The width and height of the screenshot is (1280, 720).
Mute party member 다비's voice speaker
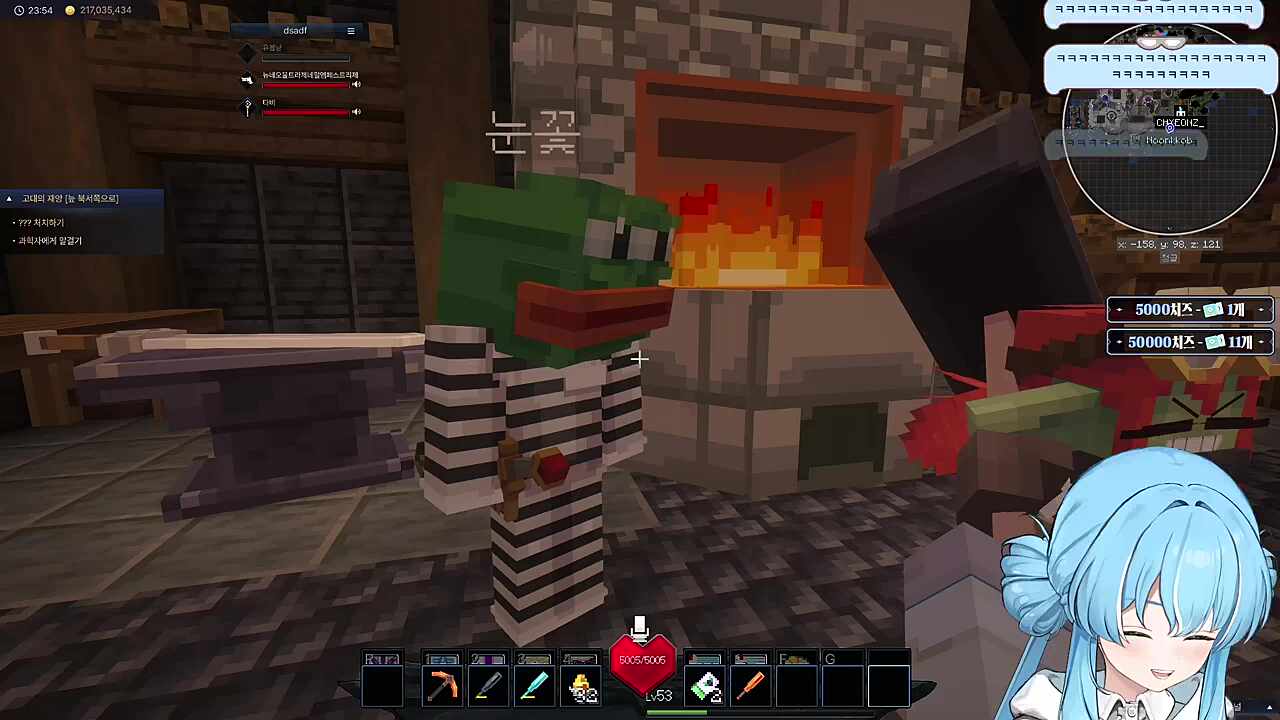(x=356, y=112)
